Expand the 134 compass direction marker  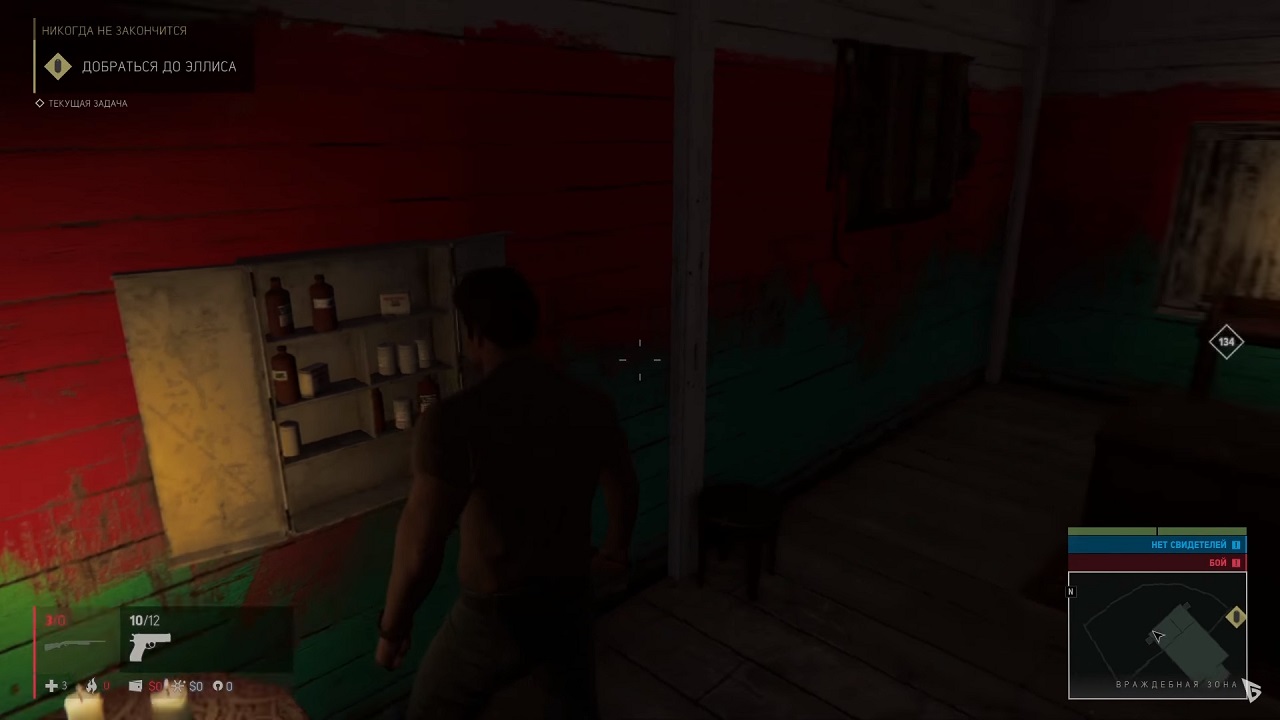click(1227, 341)
